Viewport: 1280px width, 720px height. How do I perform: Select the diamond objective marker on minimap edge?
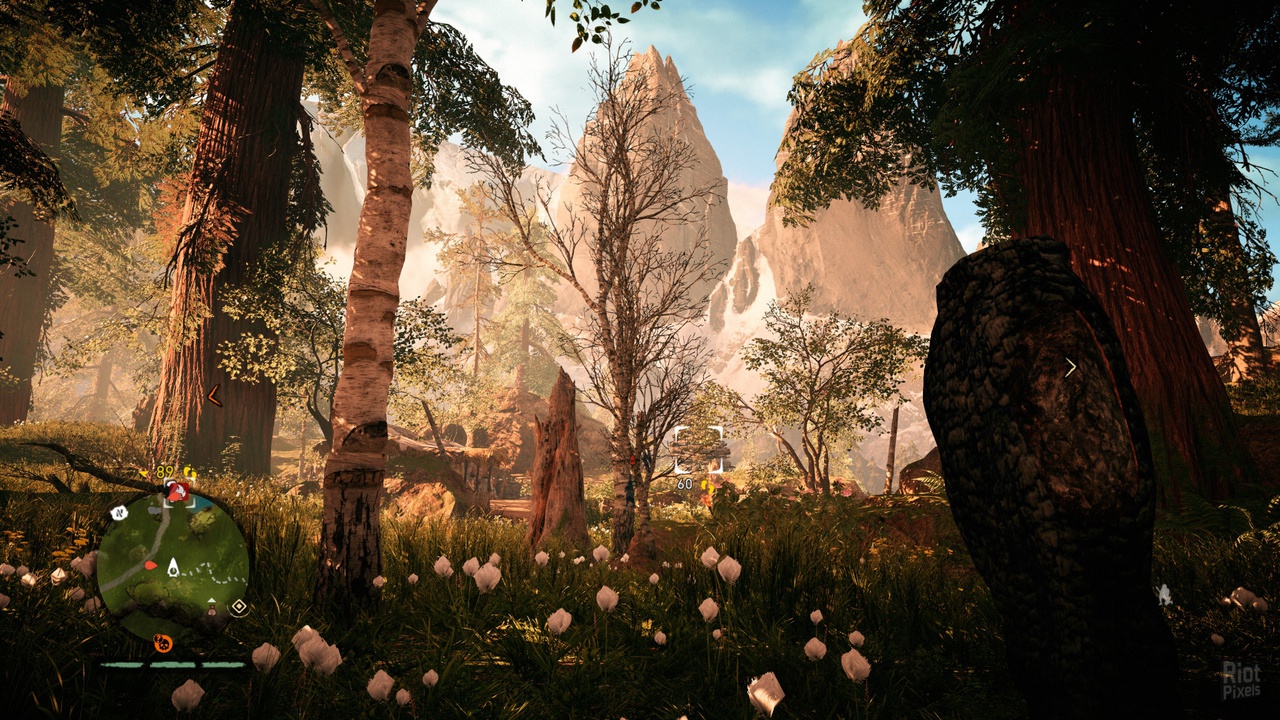tap(238, 607)
